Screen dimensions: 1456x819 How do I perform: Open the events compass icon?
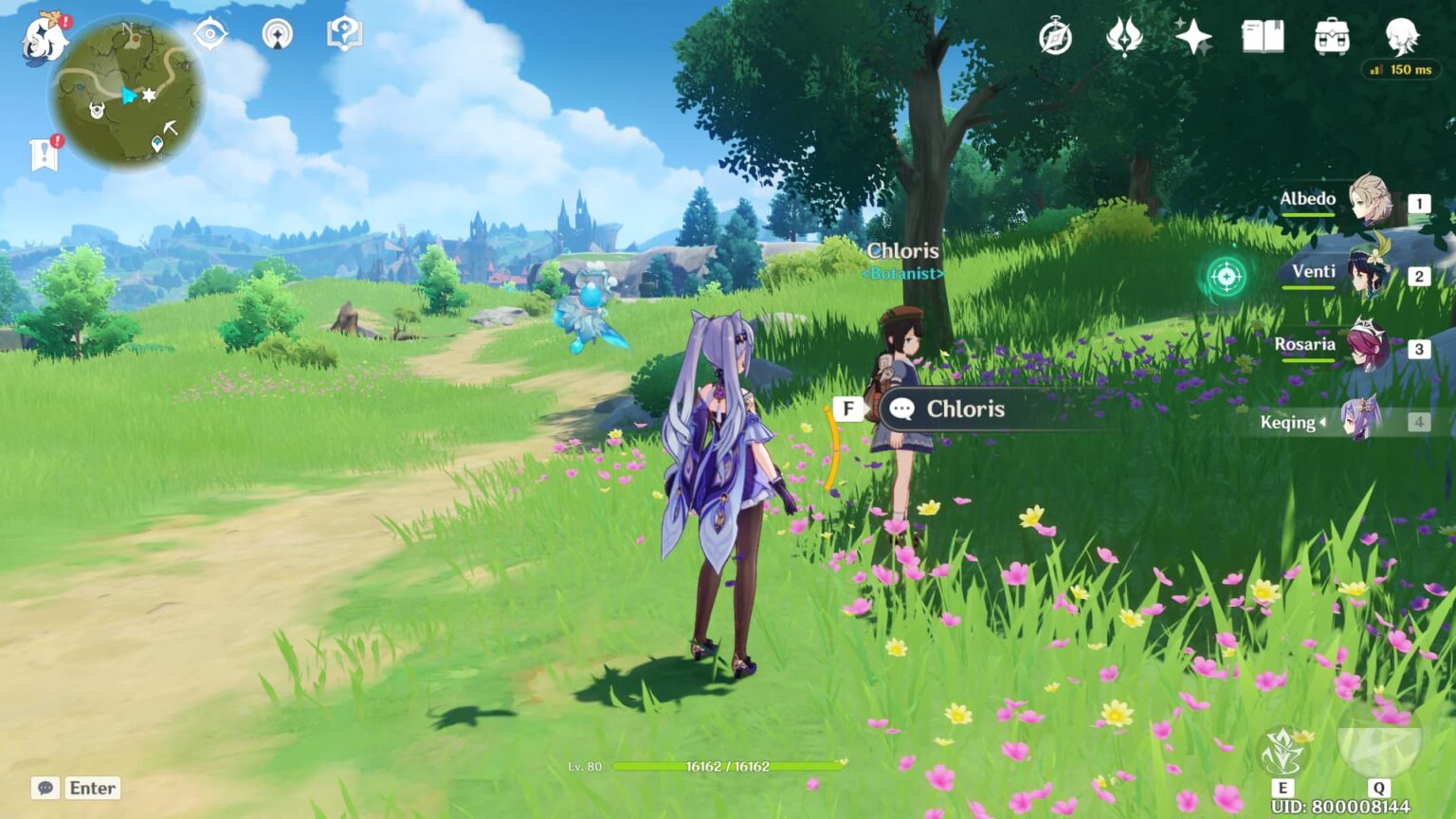(x=277, y=35)
